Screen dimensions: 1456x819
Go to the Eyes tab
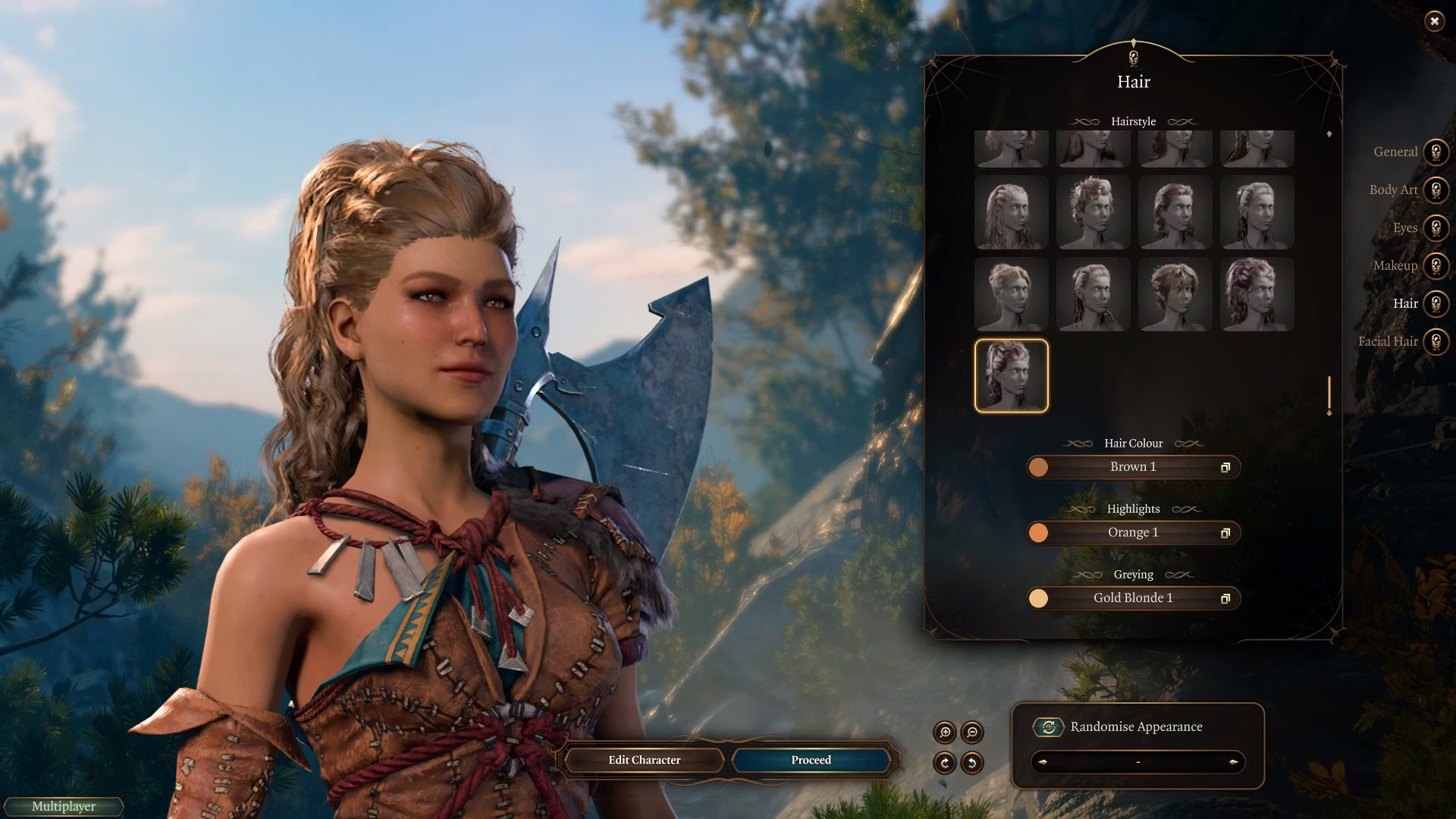pos(1435,227)
